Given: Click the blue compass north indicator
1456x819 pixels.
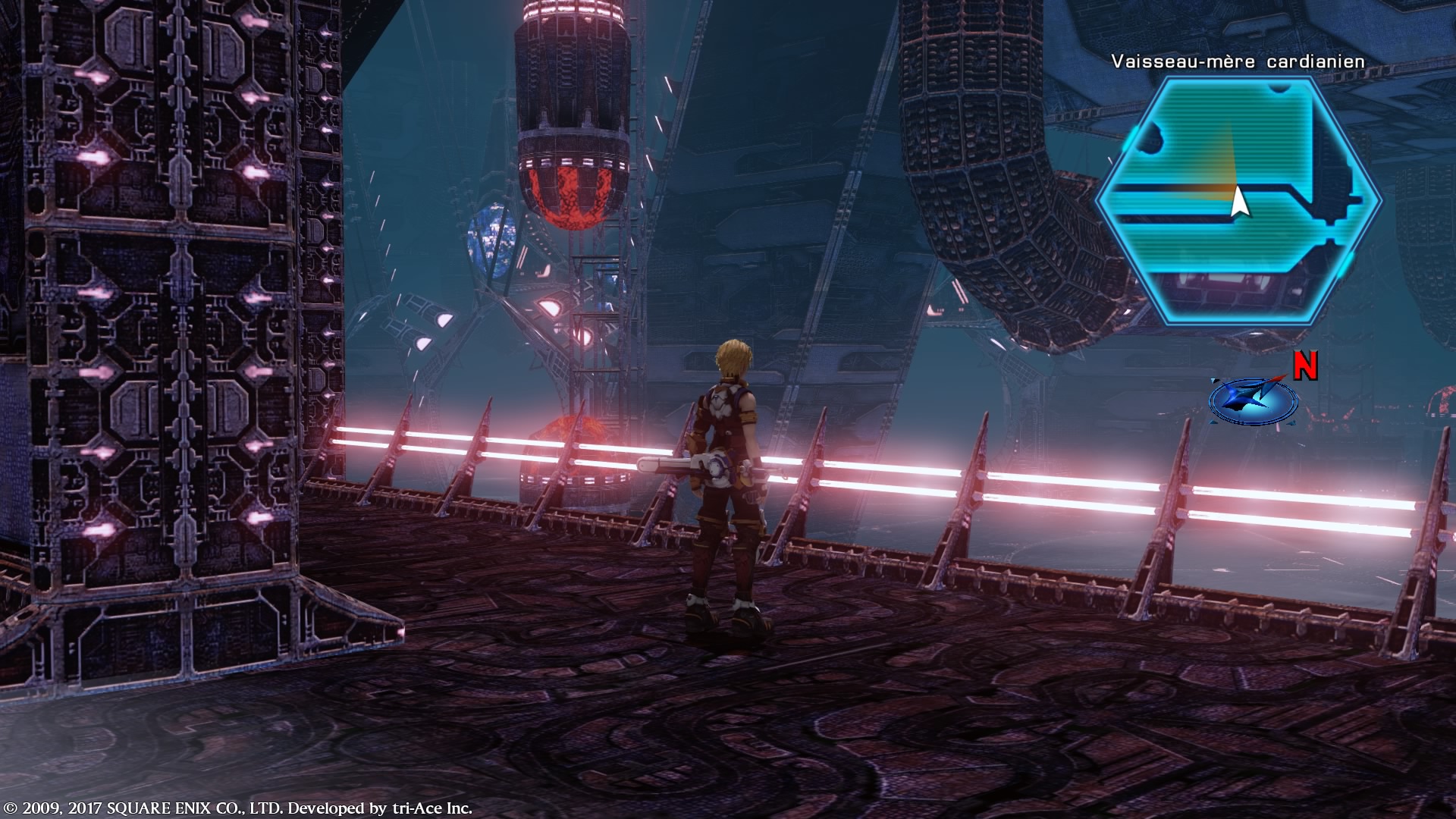Looking at the screenshot, I should click(1253, 400).
